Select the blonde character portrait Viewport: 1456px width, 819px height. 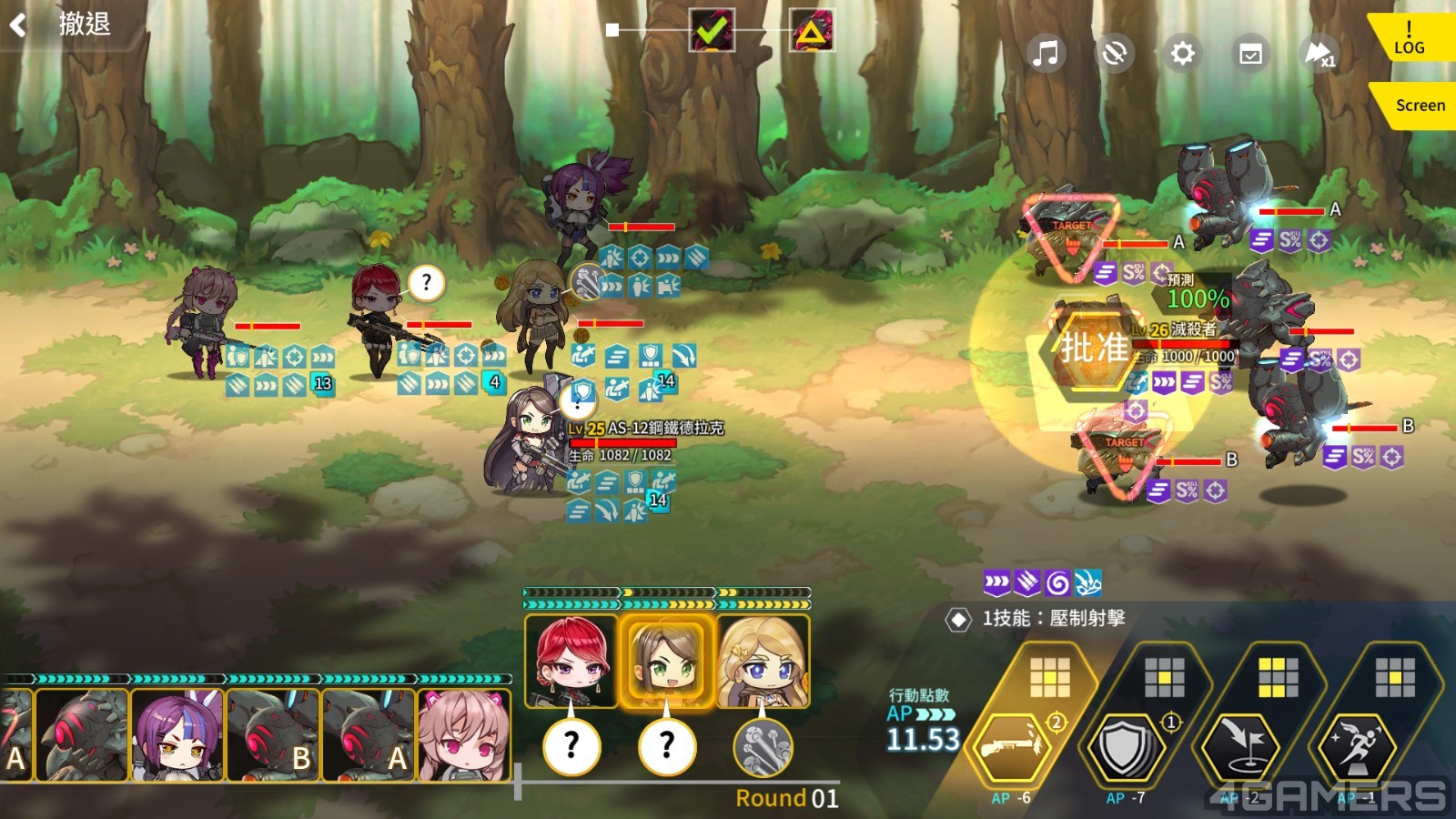coord(763,662)
